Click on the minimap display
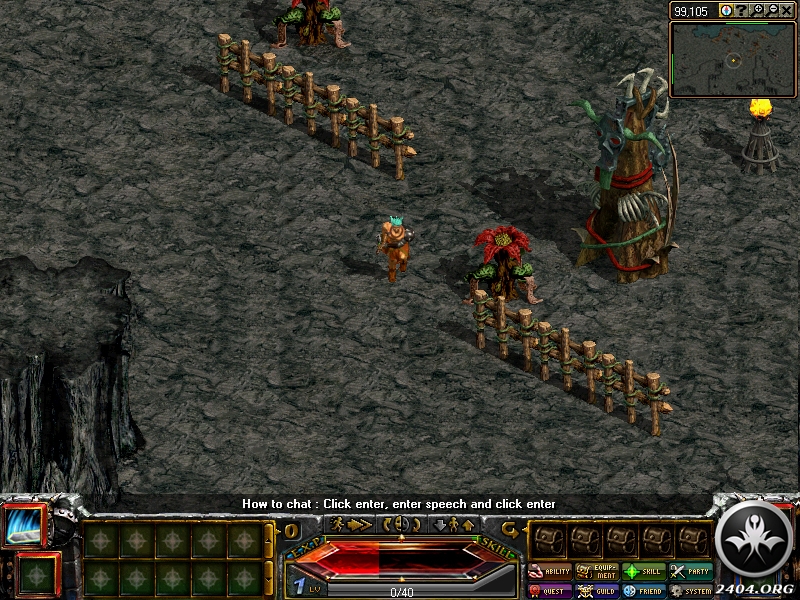 click(x=732, y=60)
